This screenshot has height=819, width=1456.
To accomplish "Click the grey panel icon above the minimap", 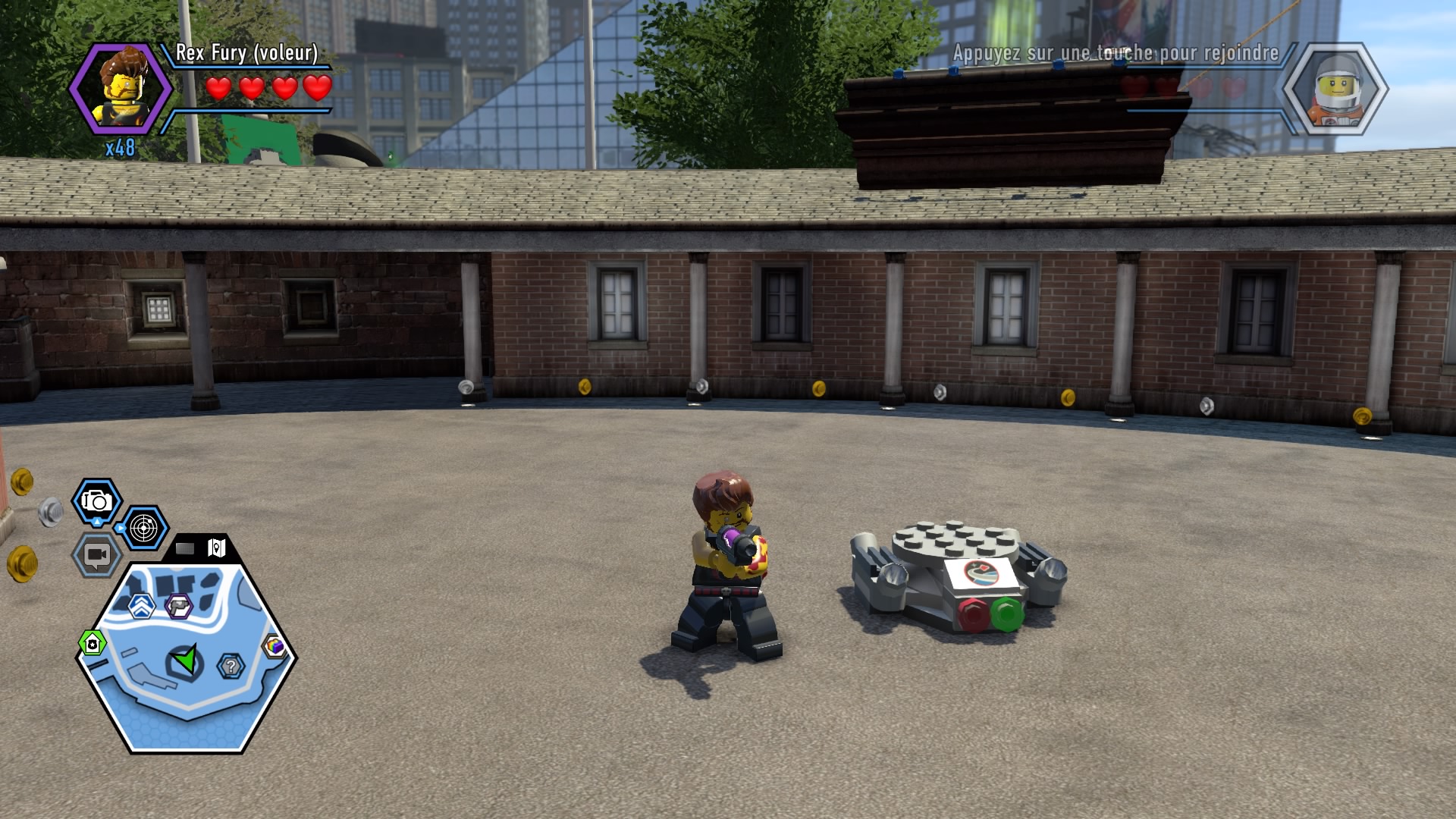I will coord(186,548).
